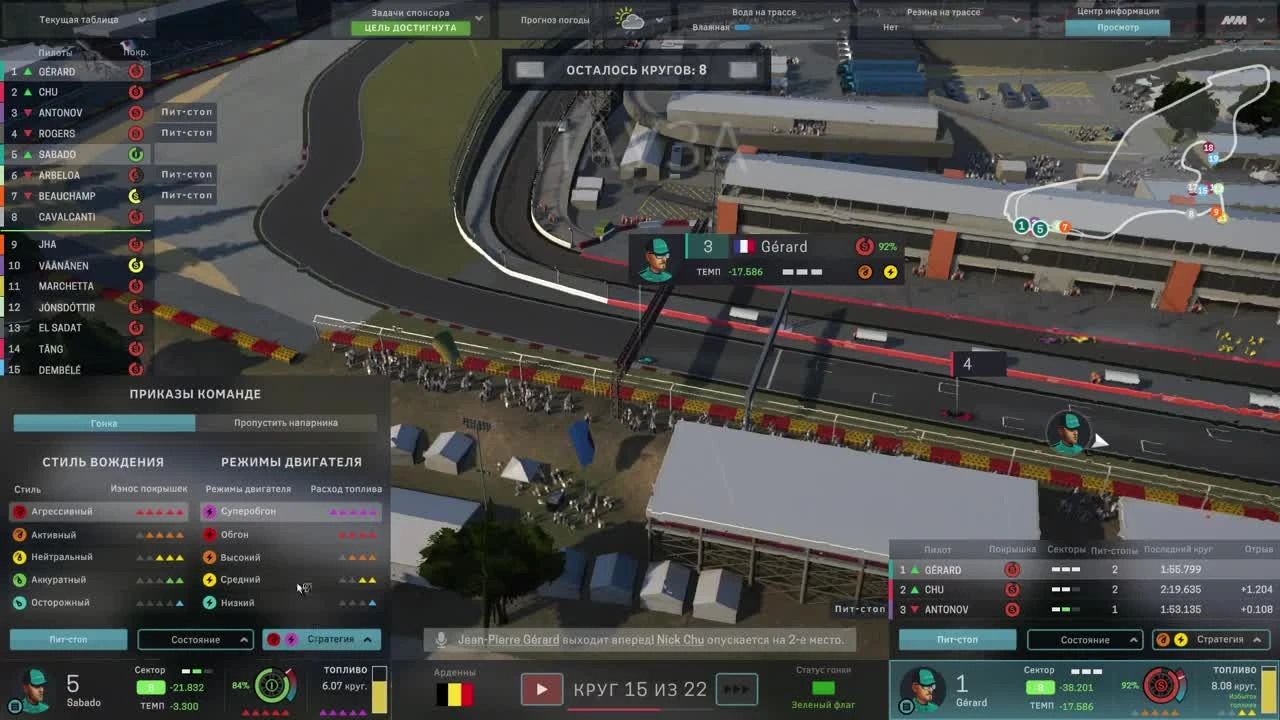This screenshot has height=720, width=1280.
Task: Click the red Агрессивный style gauge icon
Action: [x=17, y=511]
